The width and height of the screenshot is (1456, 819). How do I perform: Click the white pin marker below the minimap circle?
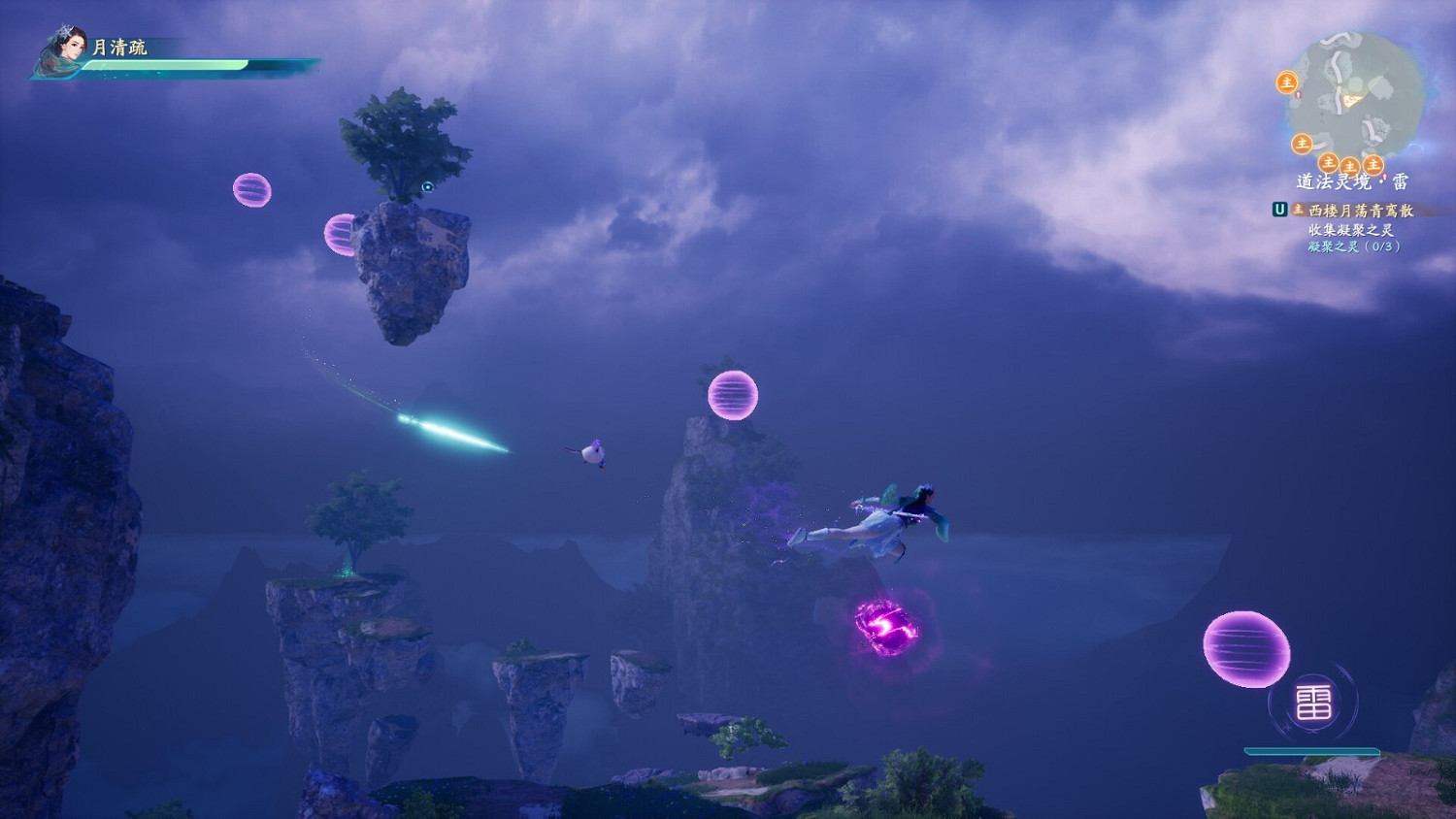(x=1385, y=176)
